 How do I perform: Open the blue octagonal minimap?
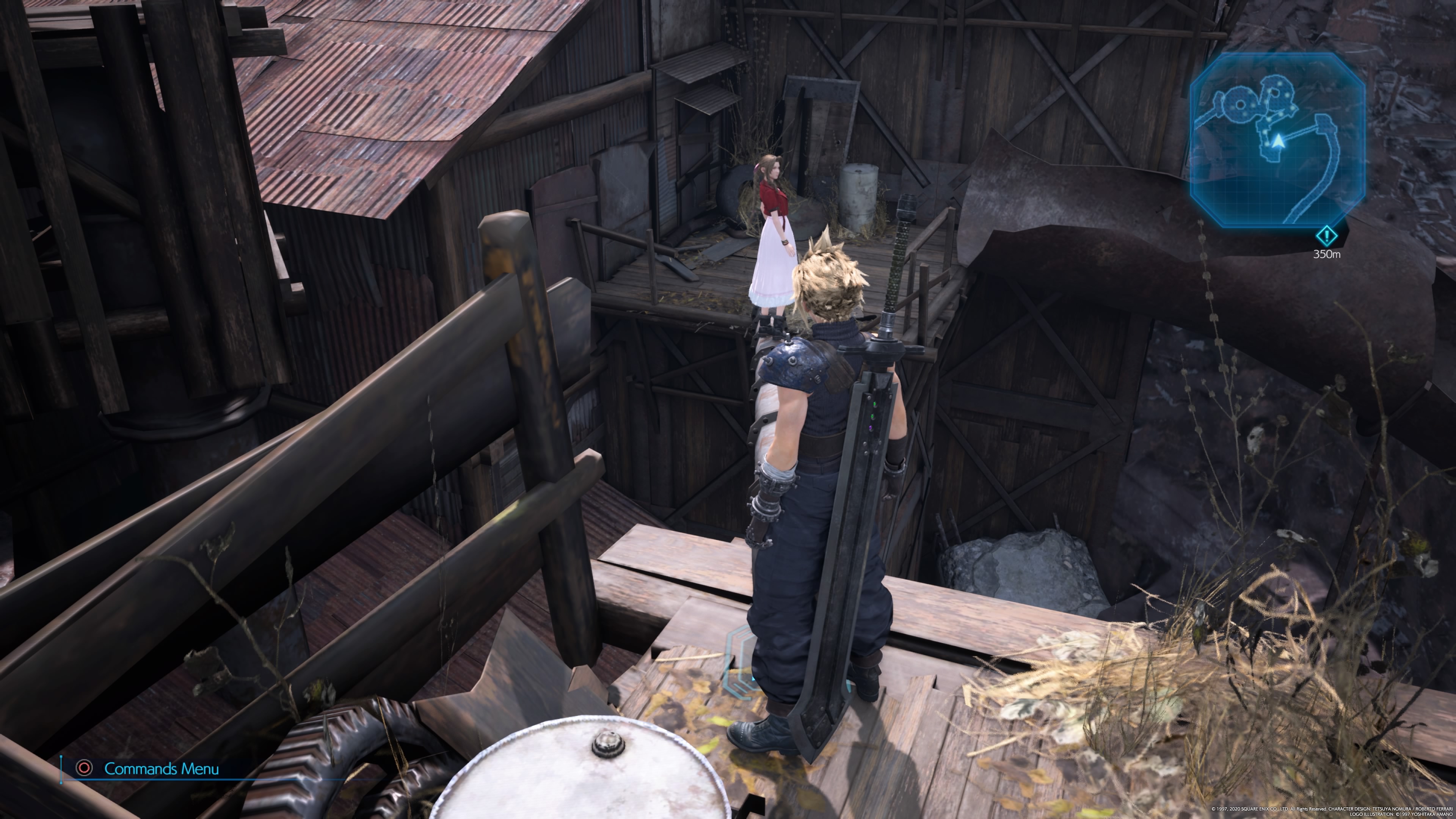[1277, 140]
